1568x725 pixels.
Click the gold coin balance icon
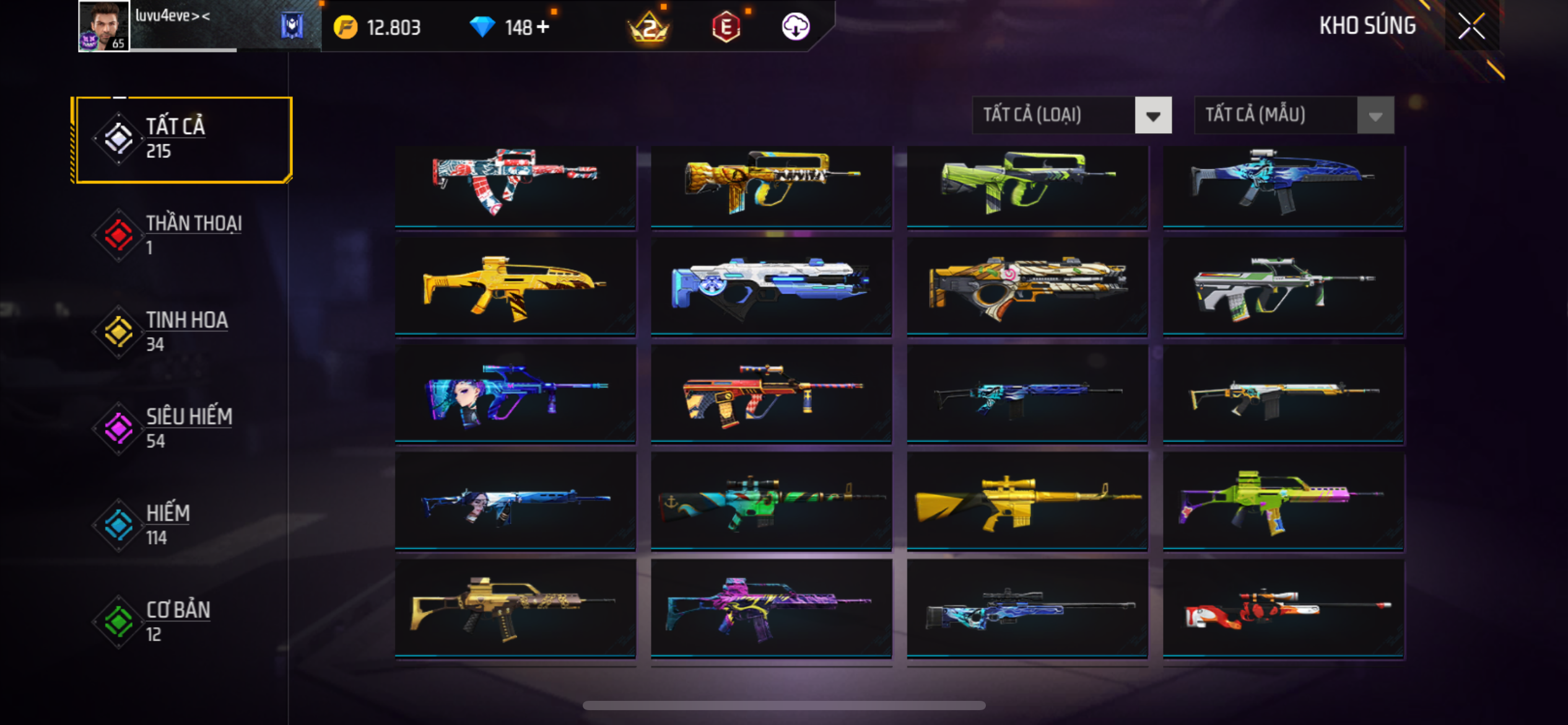tap(346, 27)
